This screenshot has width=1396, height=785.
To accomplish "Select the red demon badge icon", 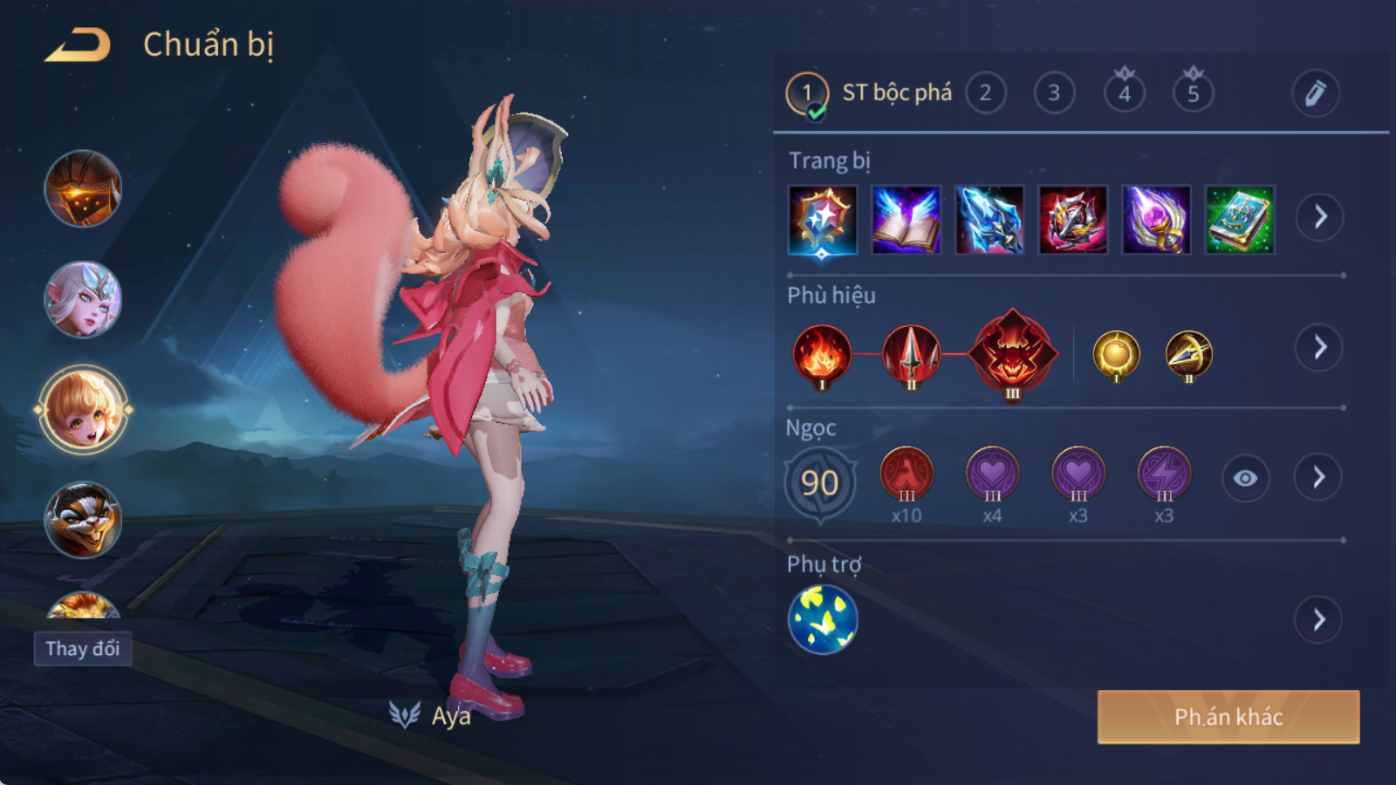I will (1012, 354).
